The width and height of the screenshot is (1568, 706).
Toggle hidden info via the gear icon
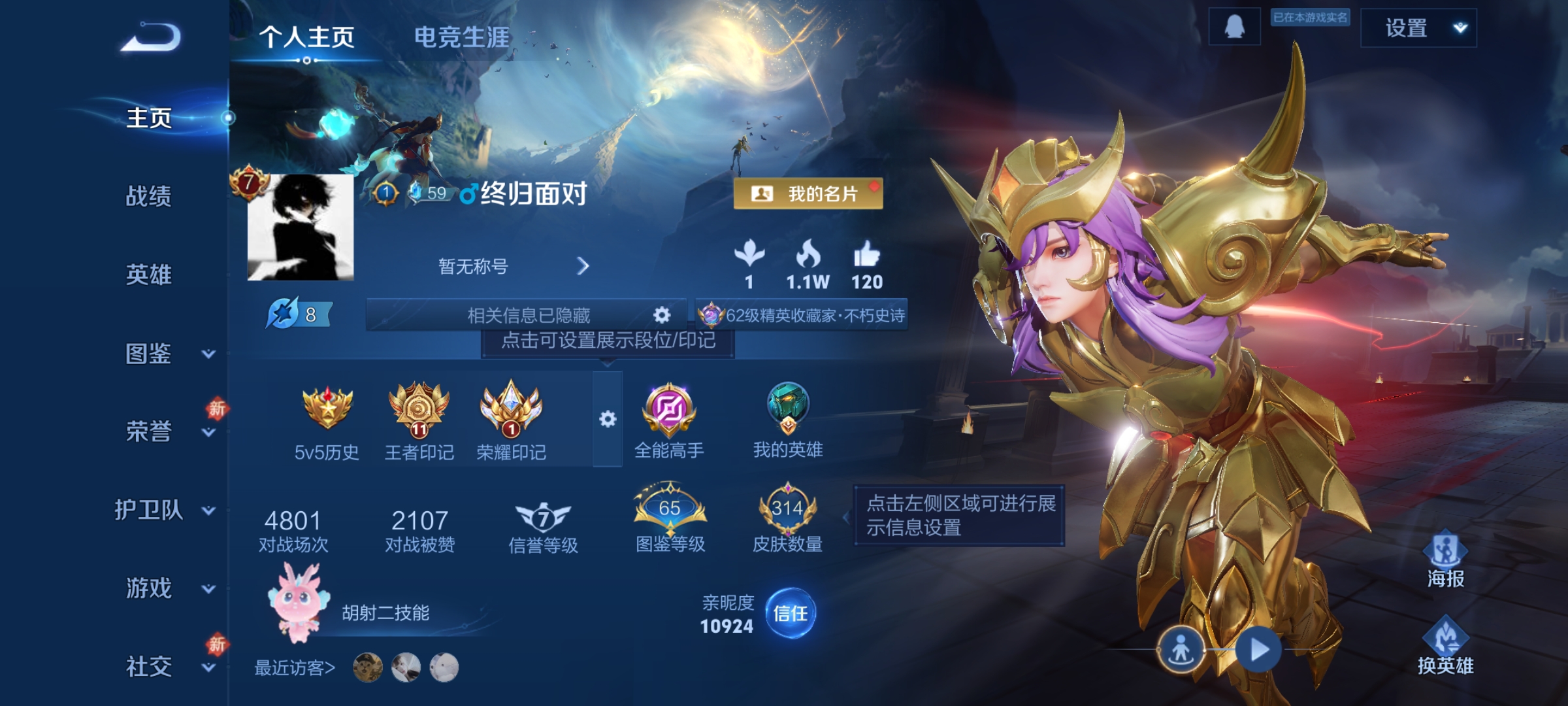tap(661, 315)
